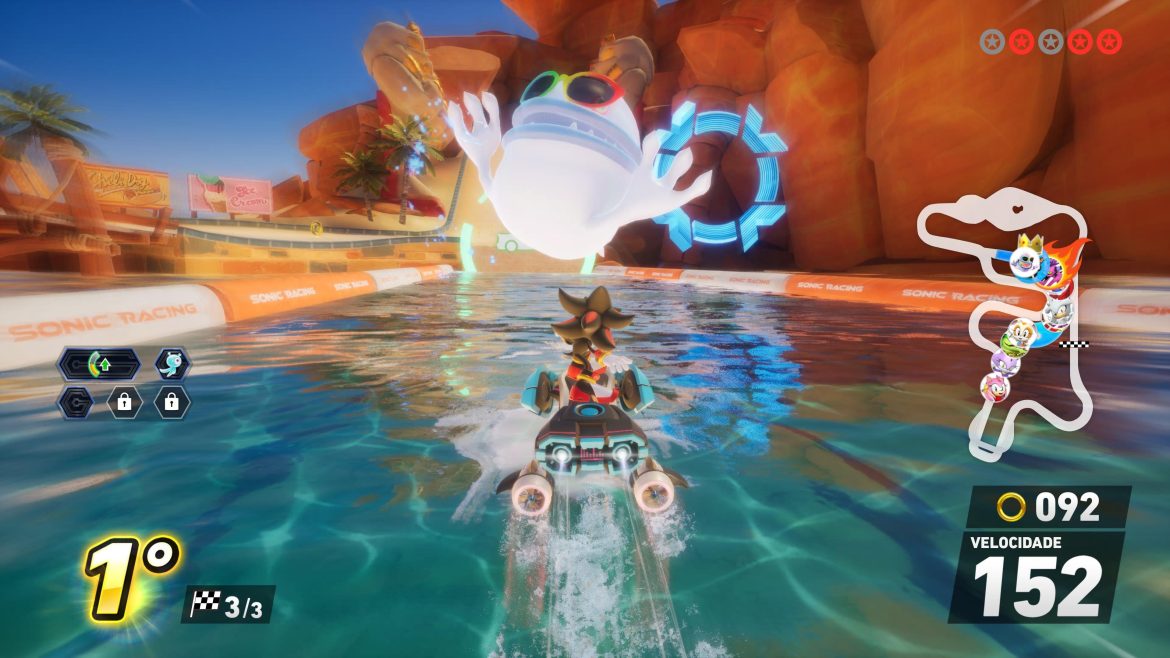Select the cyan Wisp item slot
This screenshot has height=658, width=1170.
[x=172, y=364]
